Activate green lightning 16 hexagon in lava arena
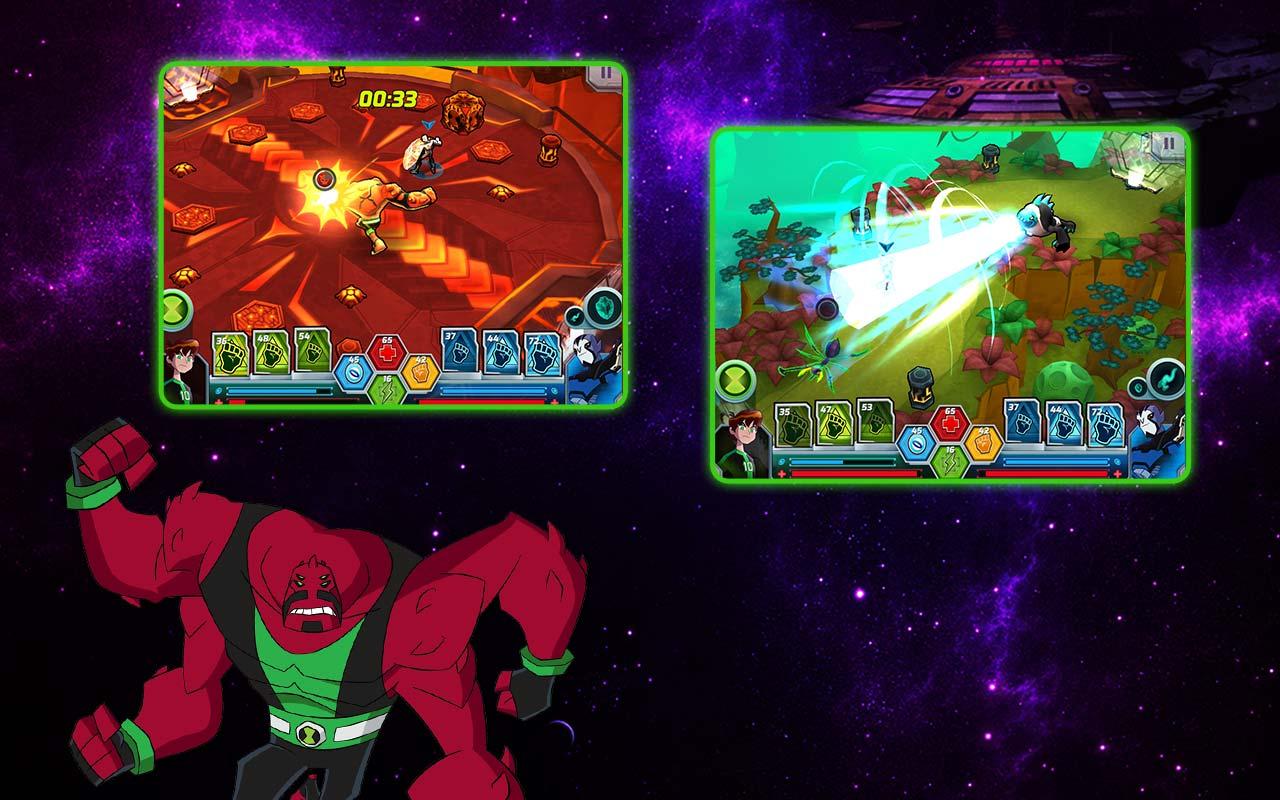Viewport: 1280px width, 800px height. 387,390
